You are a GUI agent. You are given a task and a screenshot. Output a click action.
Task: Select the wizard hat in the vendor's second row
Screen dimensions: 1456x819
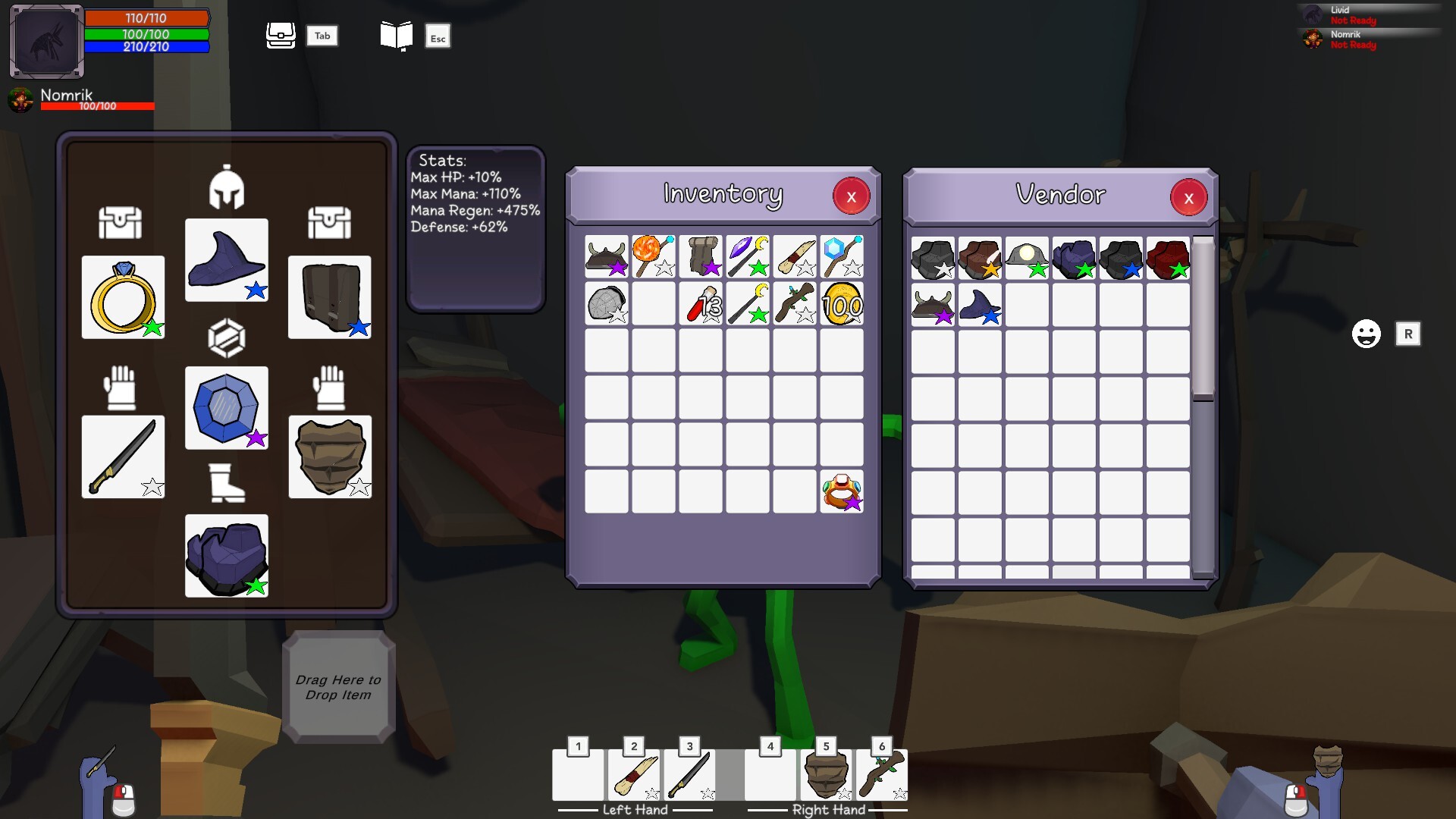[979, 304]
